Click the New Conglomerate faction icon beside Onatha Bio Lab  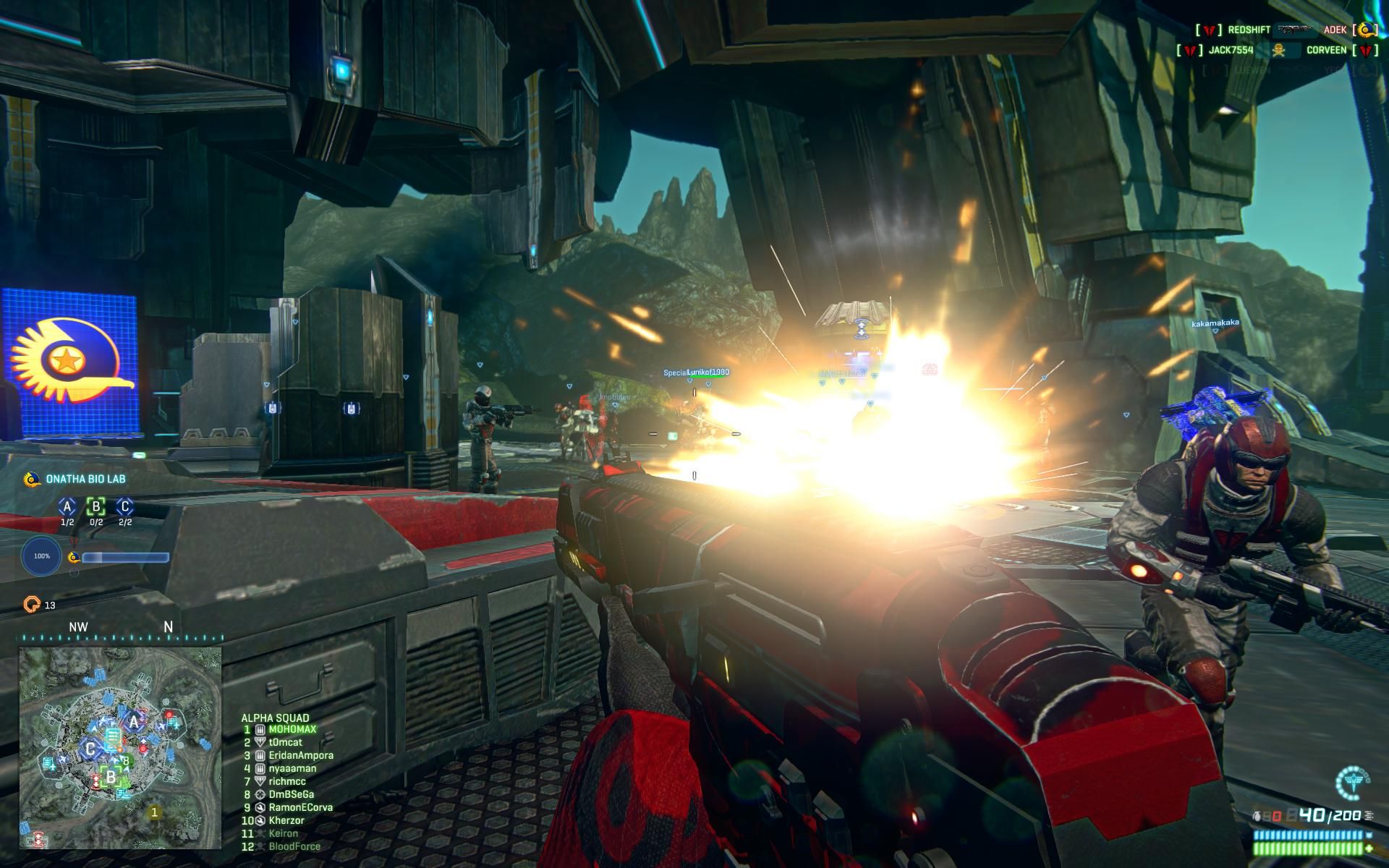click(33, 480)
